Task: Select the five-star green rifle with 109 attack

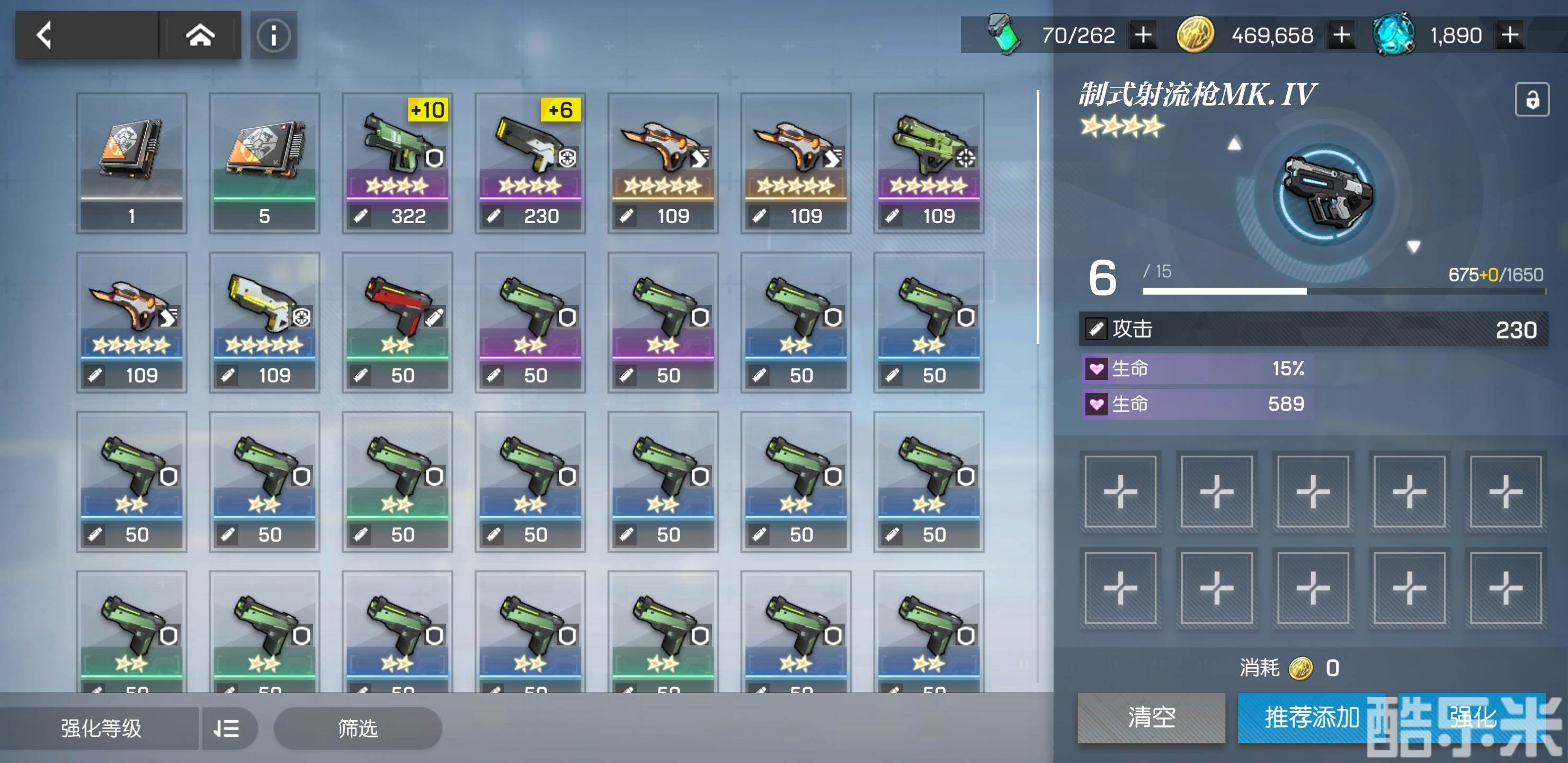Action: 928,163
